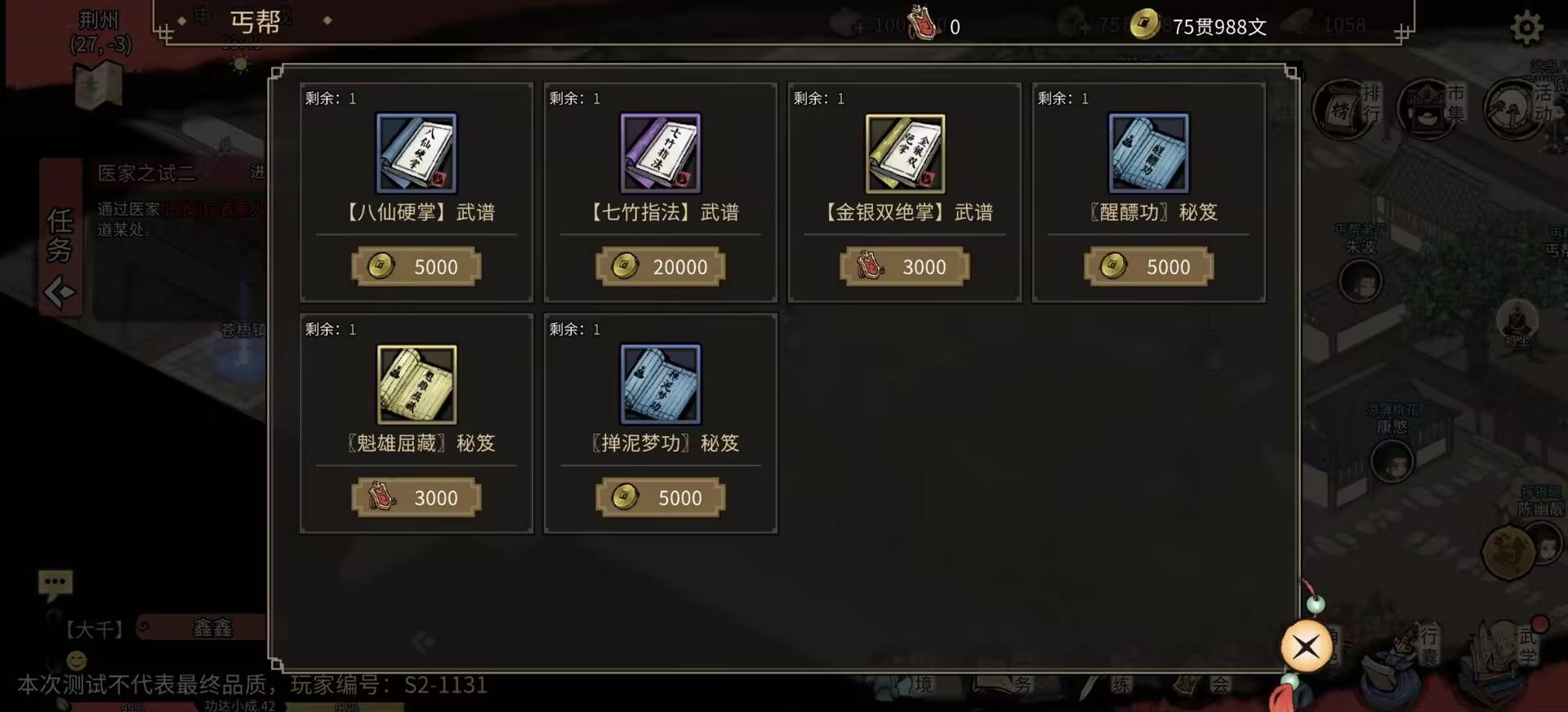Purchase 七竹指法 manual for 20000

[661, 266]
